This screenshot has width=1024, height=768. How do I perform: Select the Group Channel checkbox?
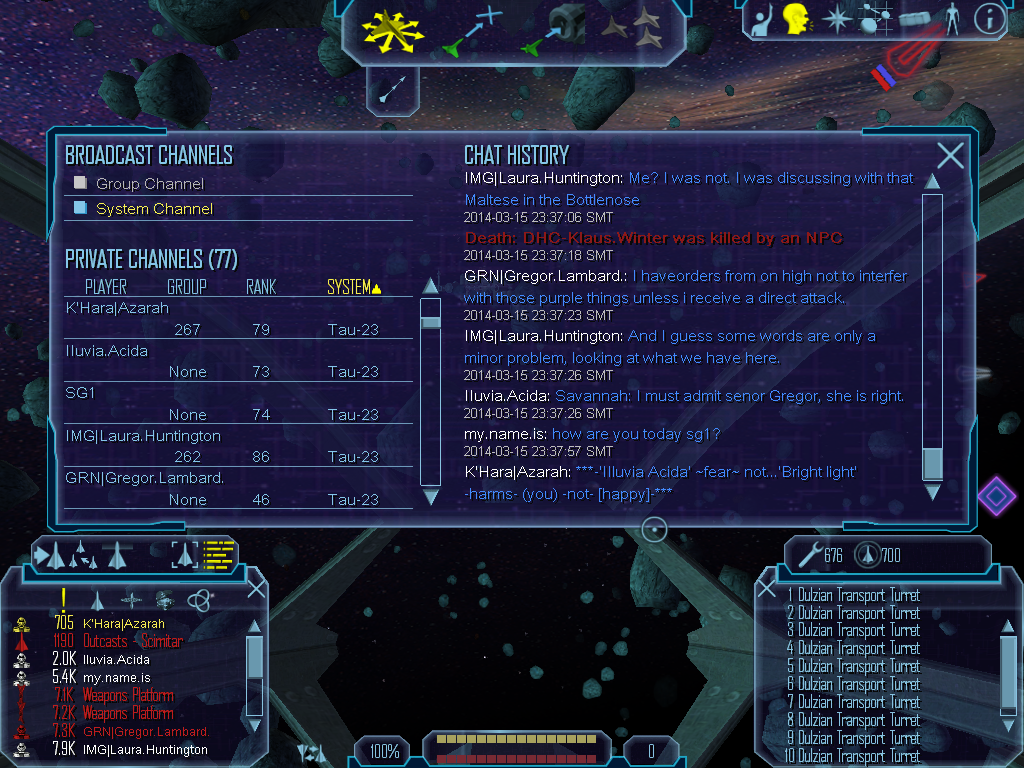pos(81,183)
